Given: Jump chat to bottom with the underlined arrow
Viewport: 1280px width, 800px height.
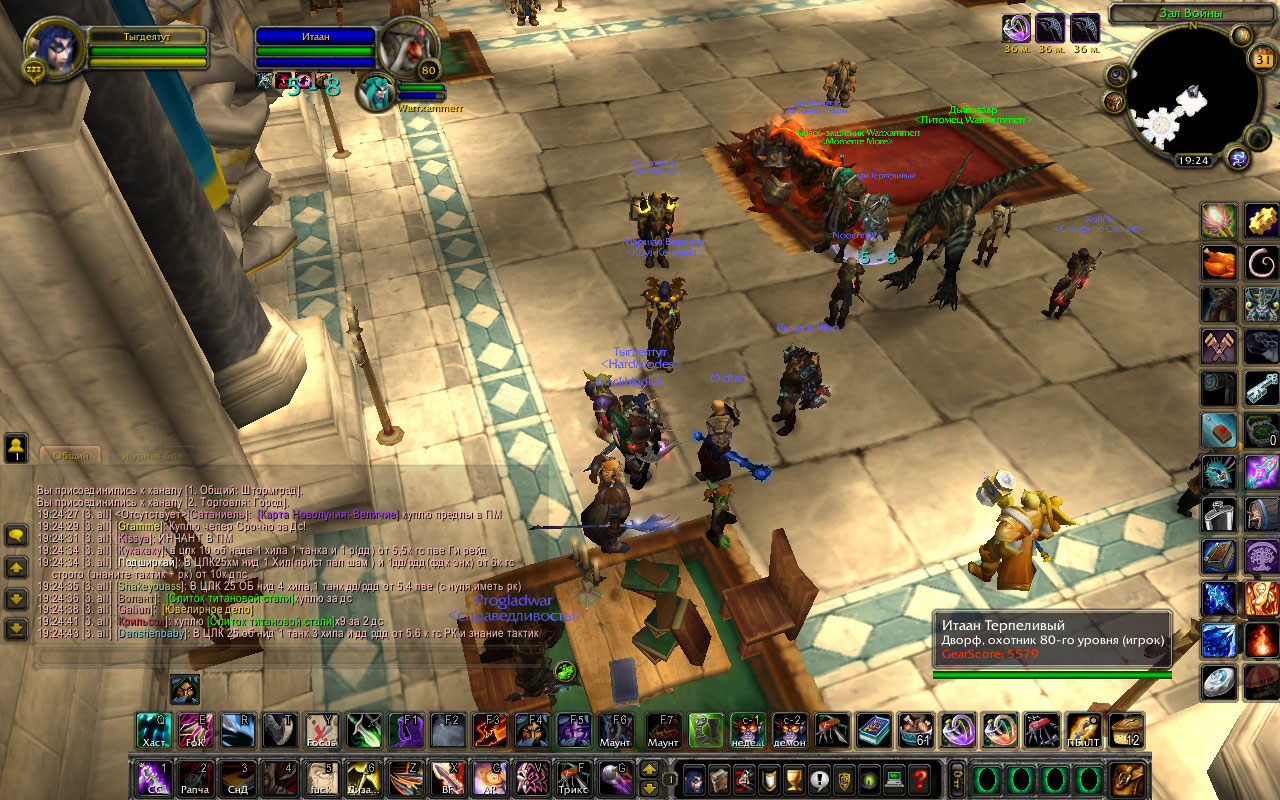Looking at the screenshot, I should 16,629.
